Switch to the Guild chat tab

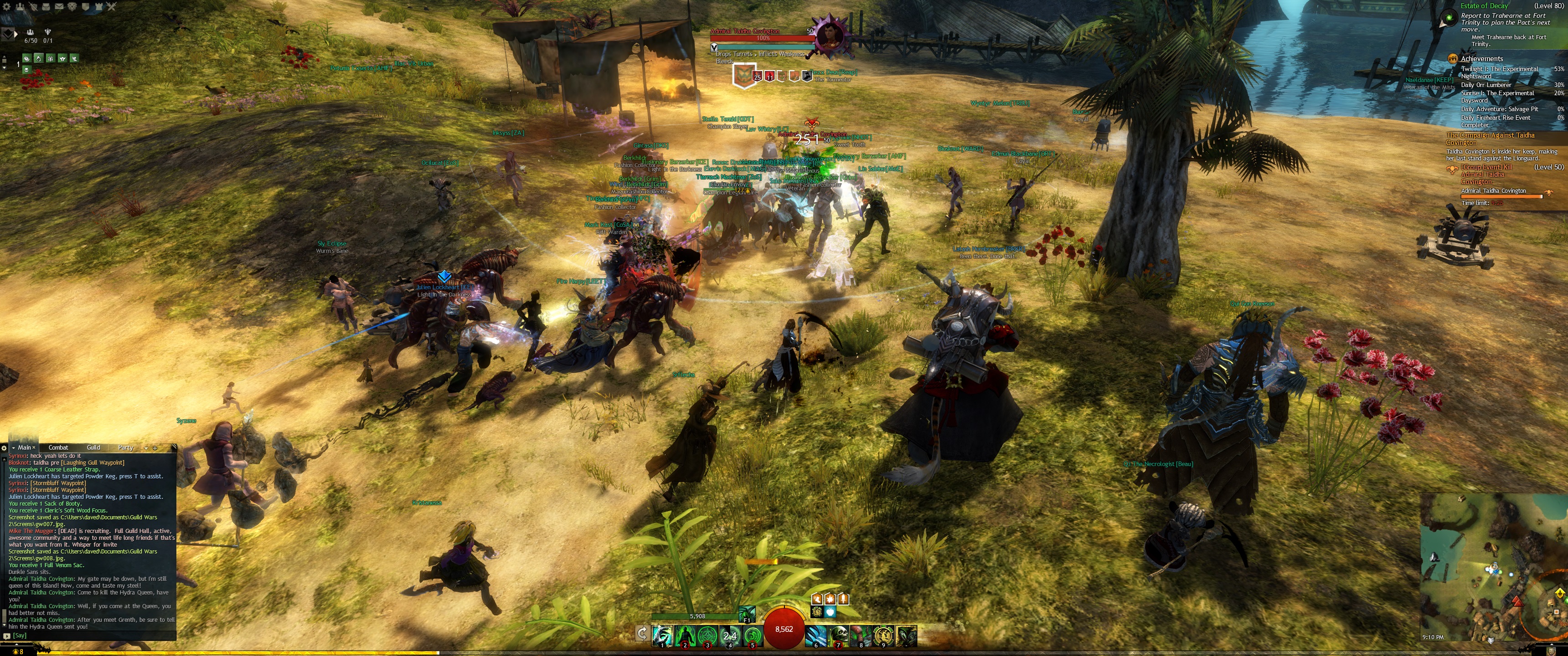coord(93,447)
